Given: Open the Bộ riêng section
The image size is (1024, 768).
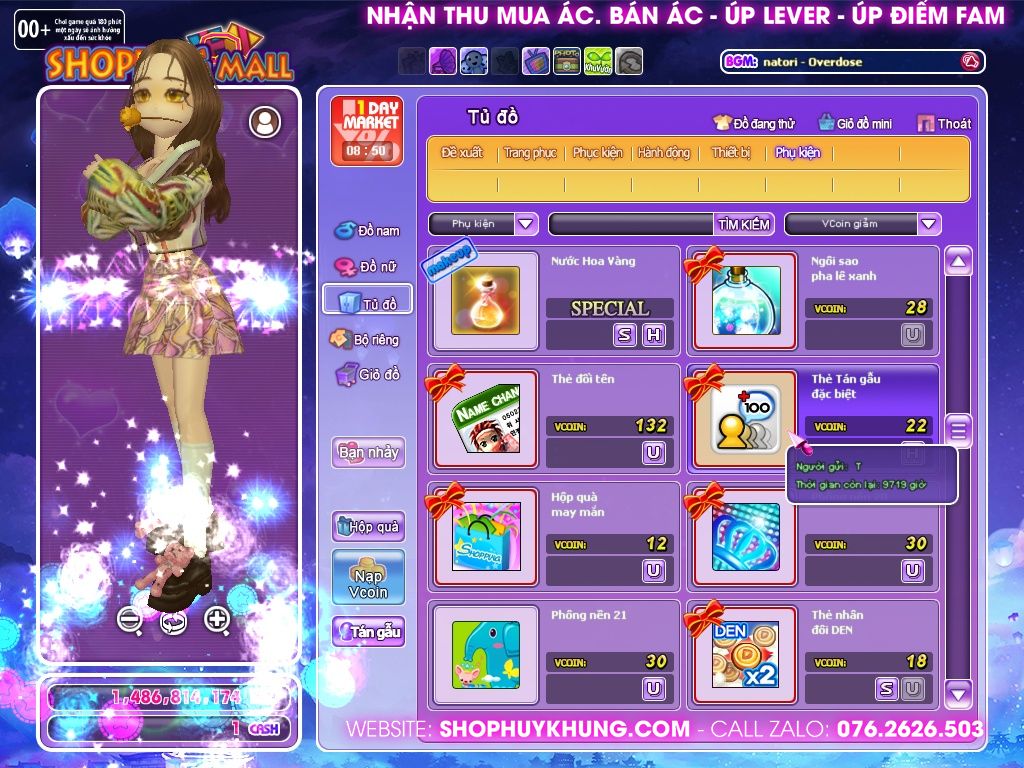Looking at the screenshot, I should point(367,339).
